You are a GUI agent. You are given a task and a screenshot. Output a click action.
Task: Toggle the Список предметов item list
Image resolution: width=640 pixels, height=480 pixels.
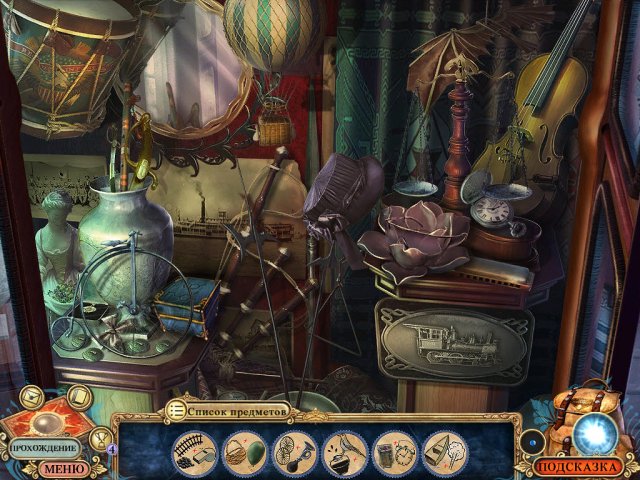(228, 410)
